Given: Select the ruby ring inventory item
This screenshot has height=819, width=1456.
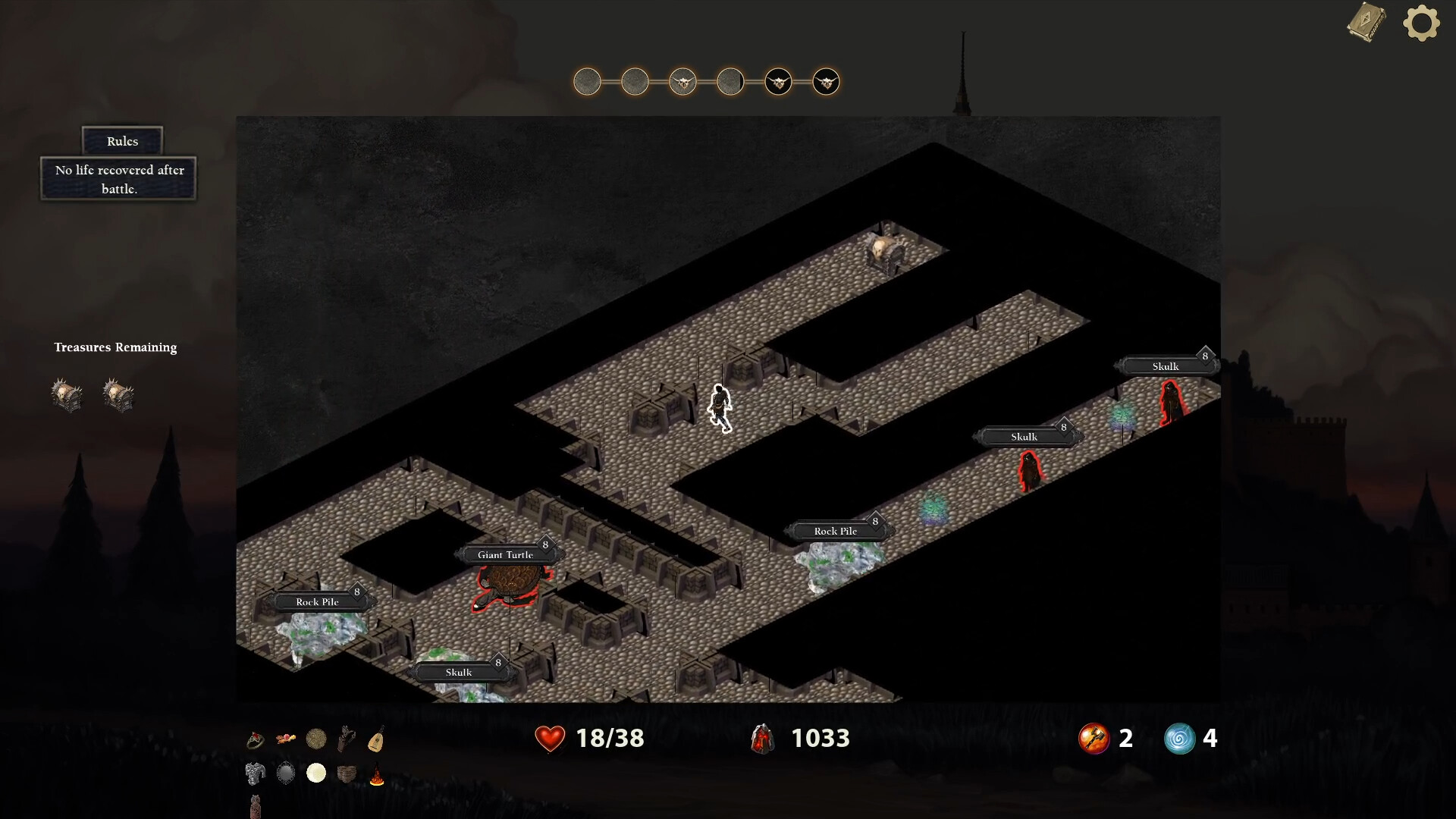Looking at the screenshot, I should tap(254, 738).
